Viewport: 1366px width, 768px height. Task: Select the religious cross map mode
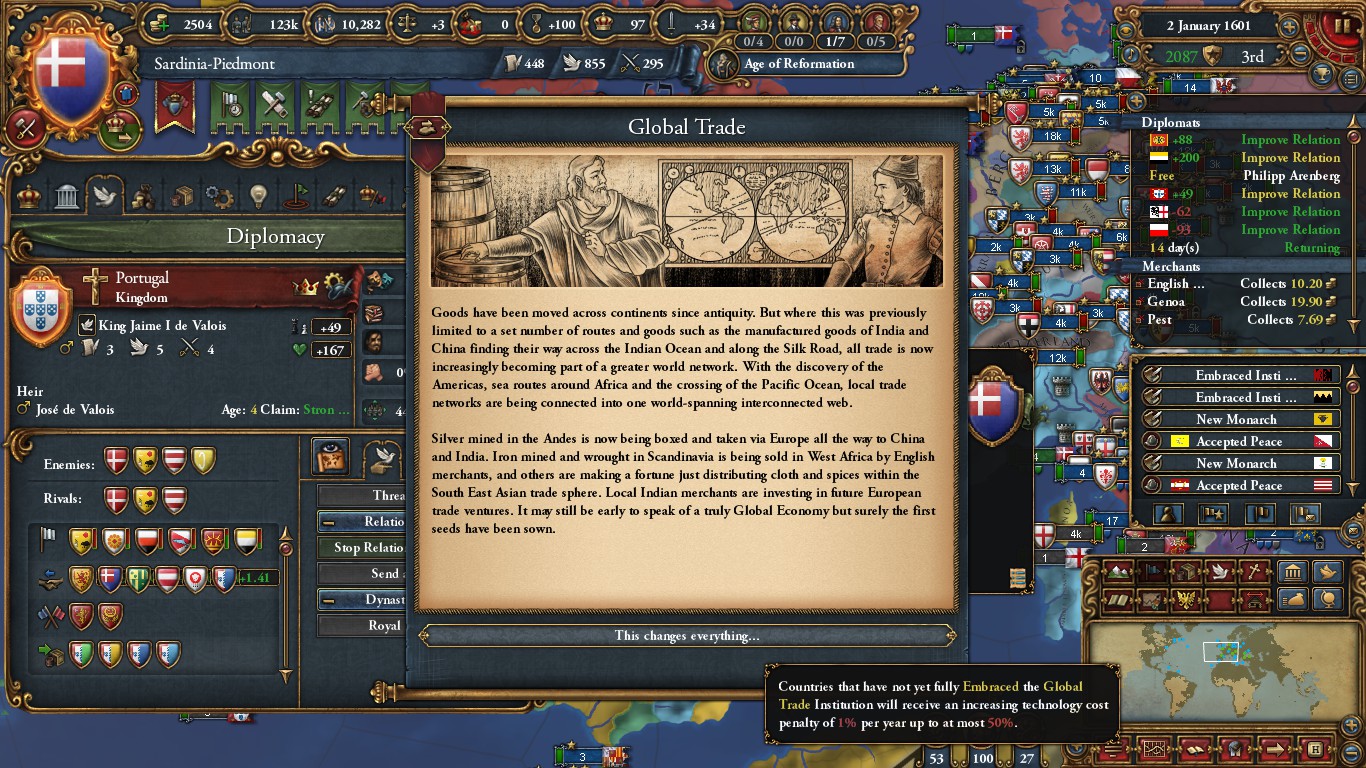pyautogui.click(x=1252, y=572)
